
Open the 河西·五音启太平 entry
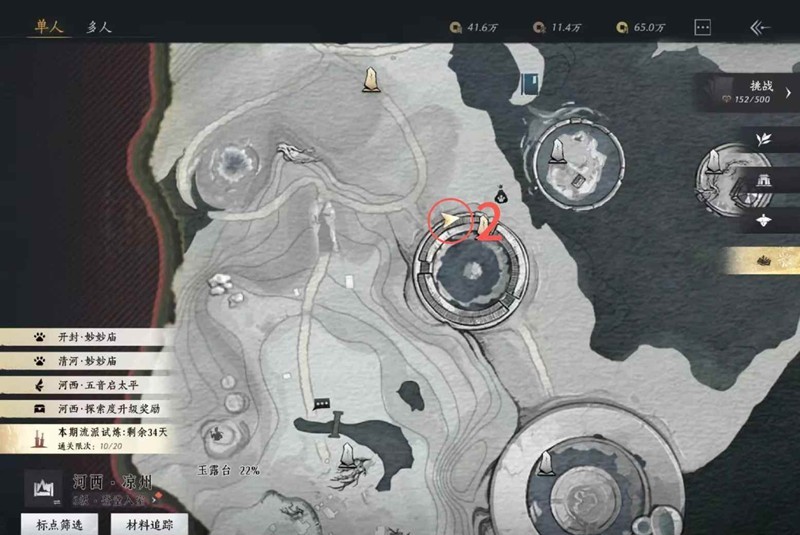(x=85, y=385)
